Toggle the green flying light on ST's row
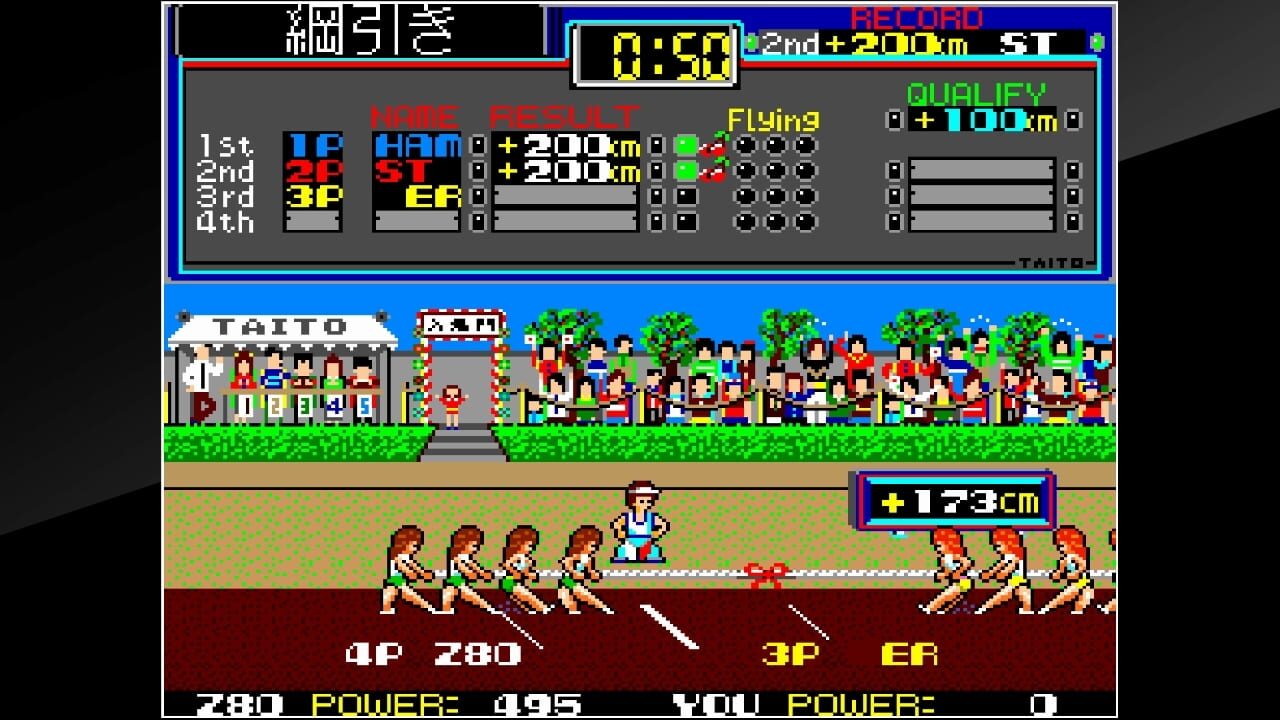Viewport: 1280px width, 720px height. tap(686, 170)
